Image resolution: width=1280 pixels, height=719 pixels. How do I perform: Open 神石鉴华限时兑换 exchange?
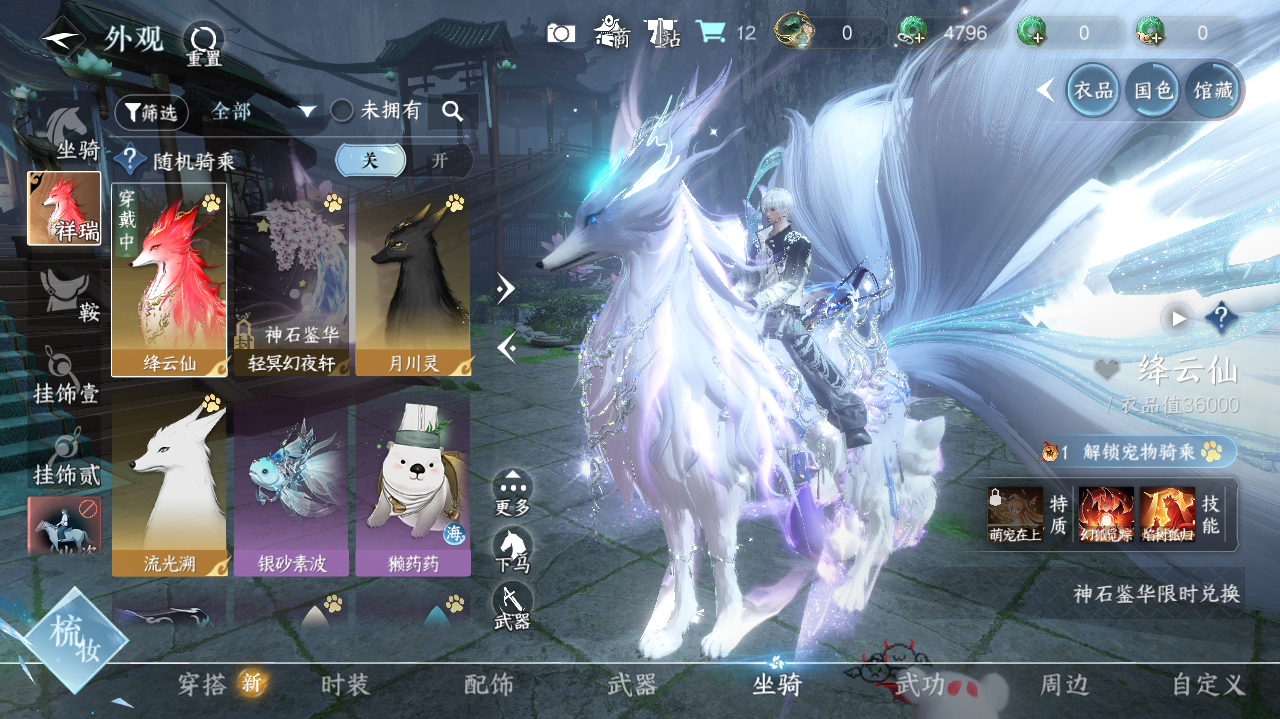point(1157,593)
